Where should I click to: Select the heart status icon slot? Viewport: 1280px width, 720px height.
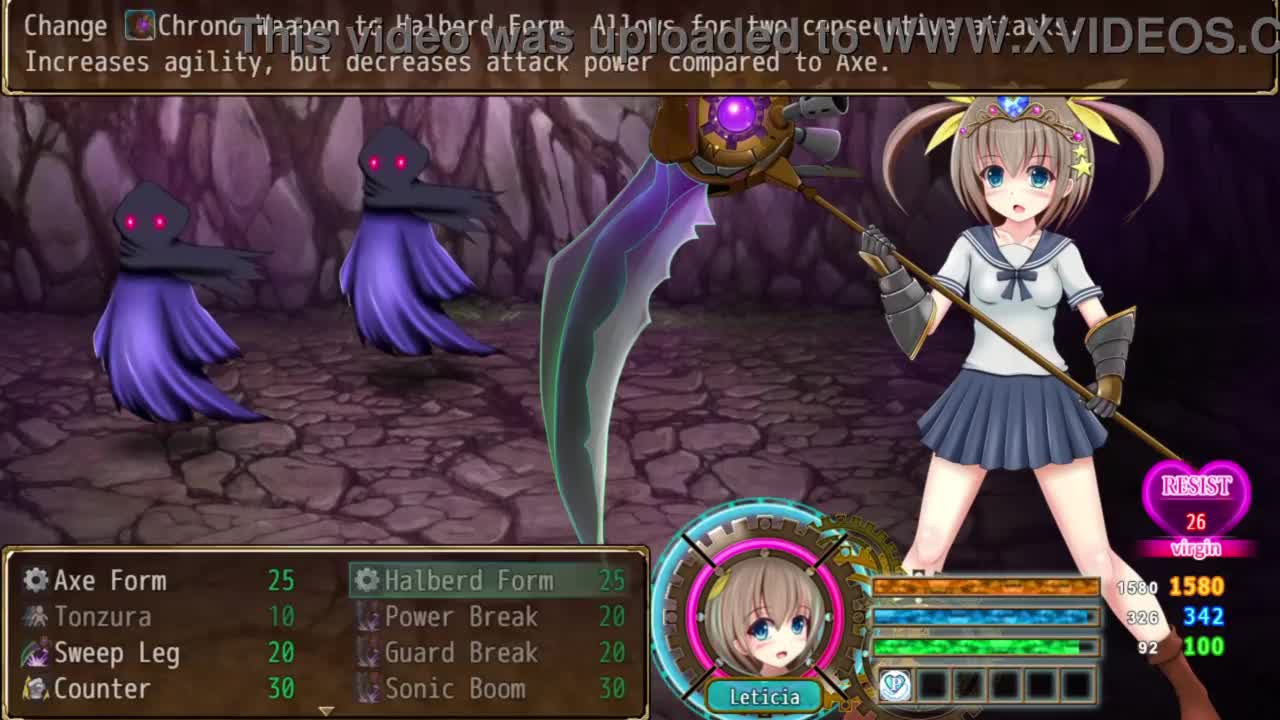895,685
